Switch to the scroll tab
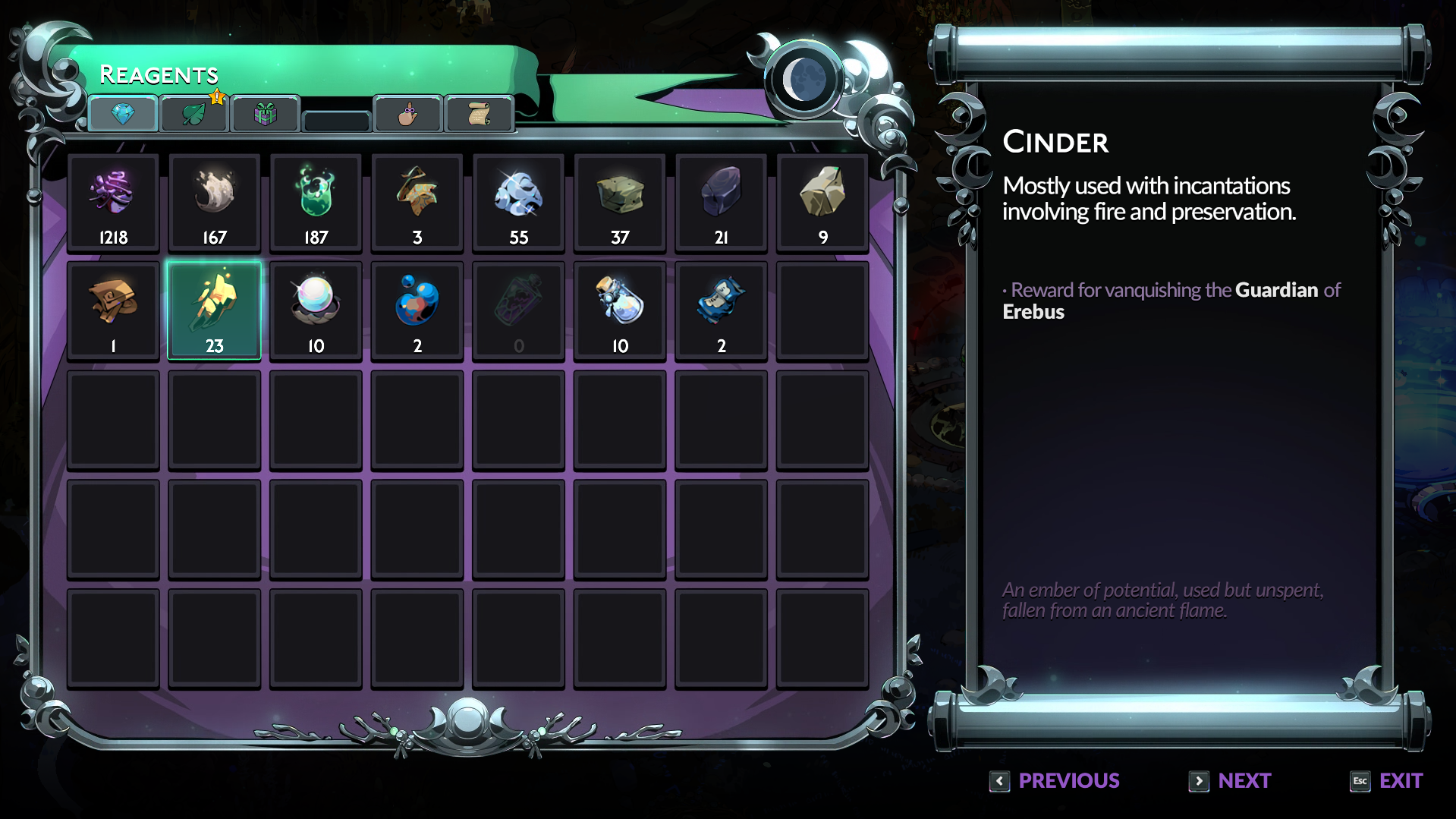 coord(479,115)
